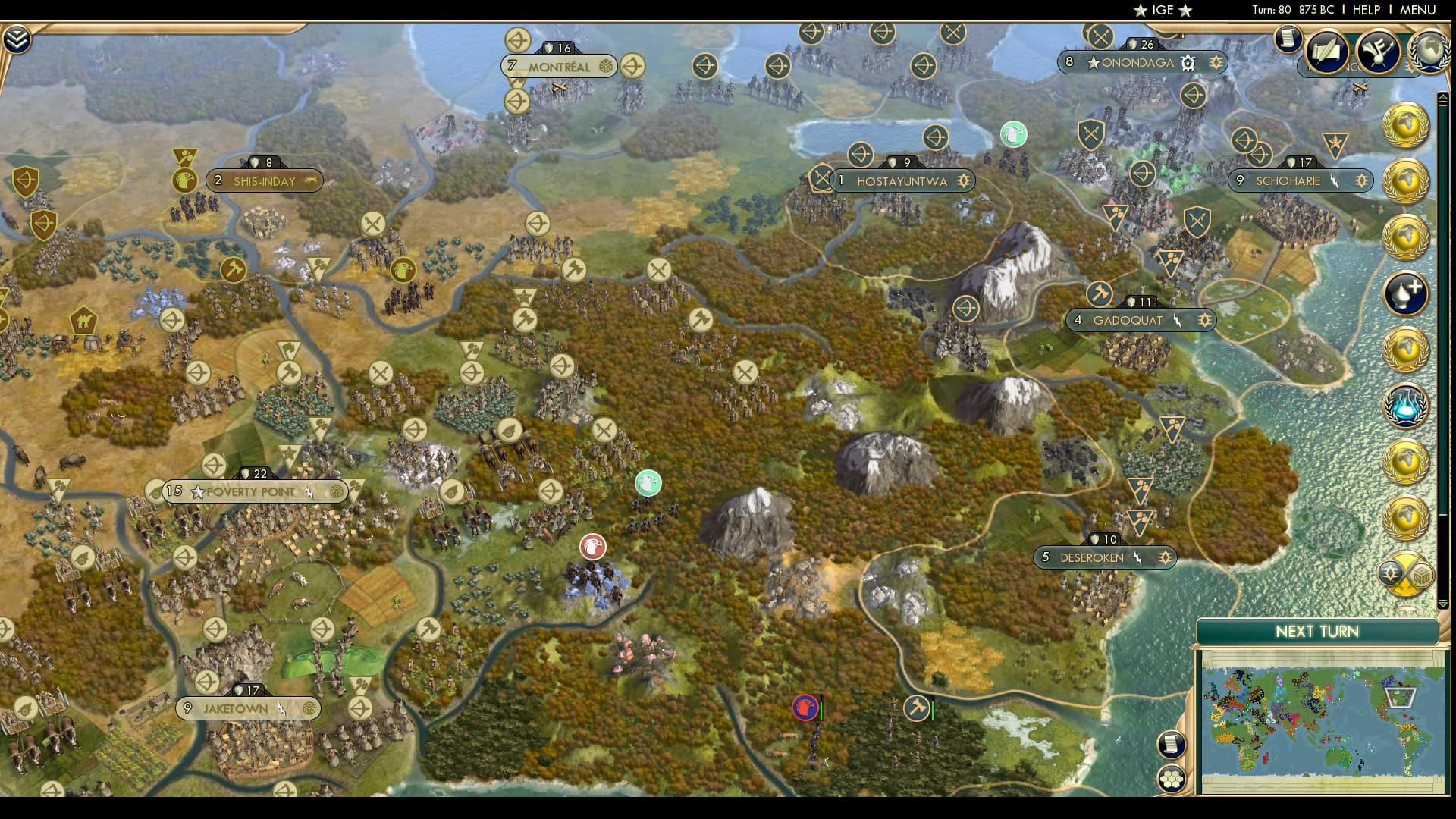Click HELP in the top bar
The width and height of the screenshot is (1456, 819).
point(1367,10)
